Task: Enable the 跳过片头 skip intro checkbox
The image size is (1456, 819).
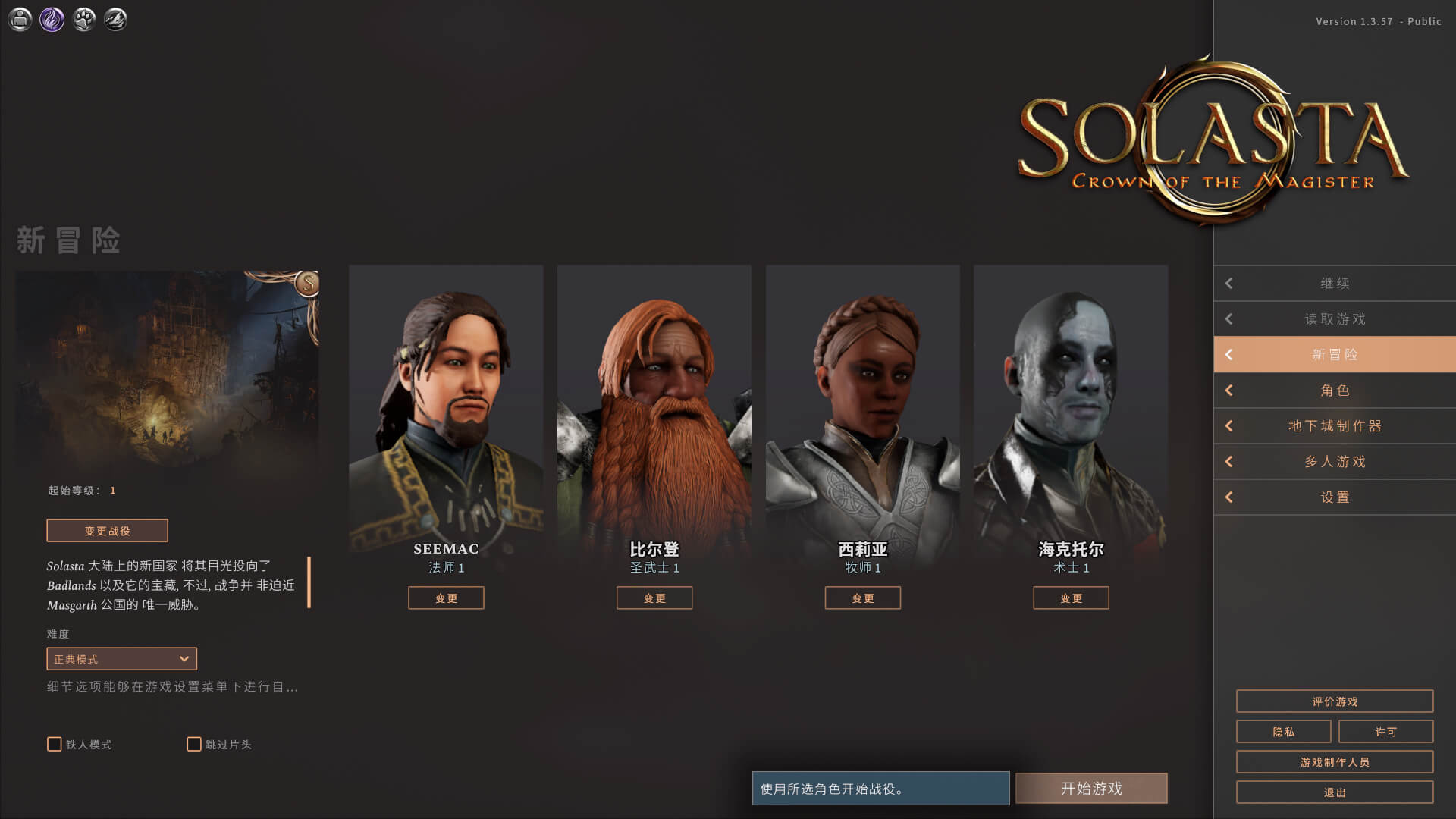Action: 194,745
